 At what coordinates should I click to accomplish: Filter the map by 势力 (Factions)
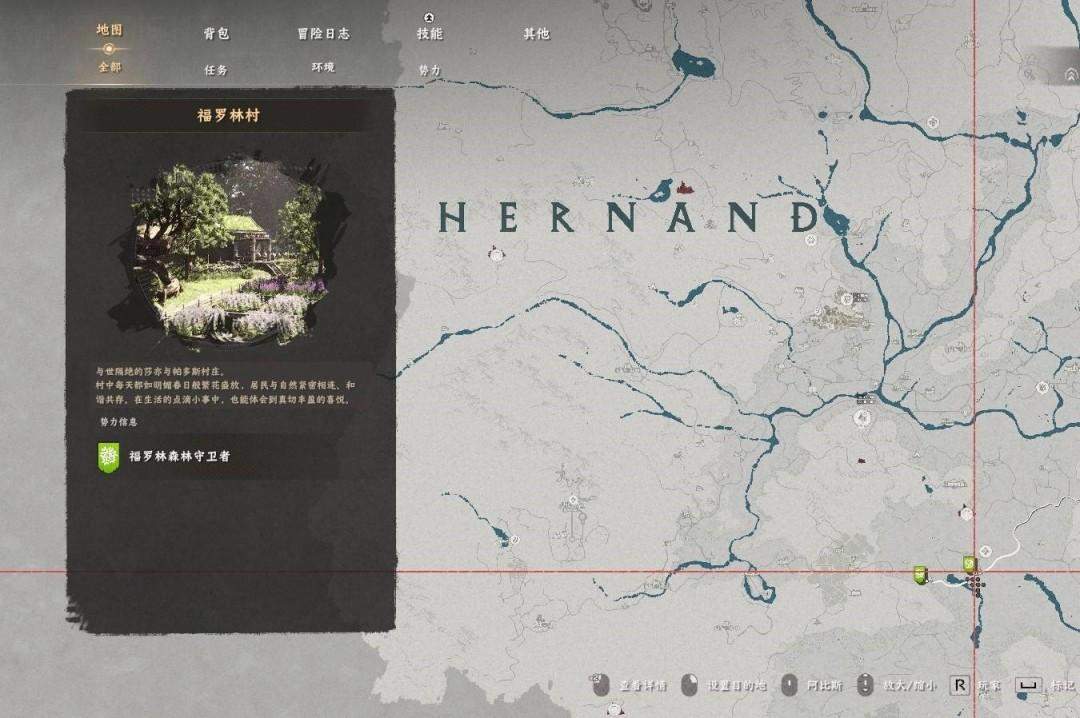(430, 70)
